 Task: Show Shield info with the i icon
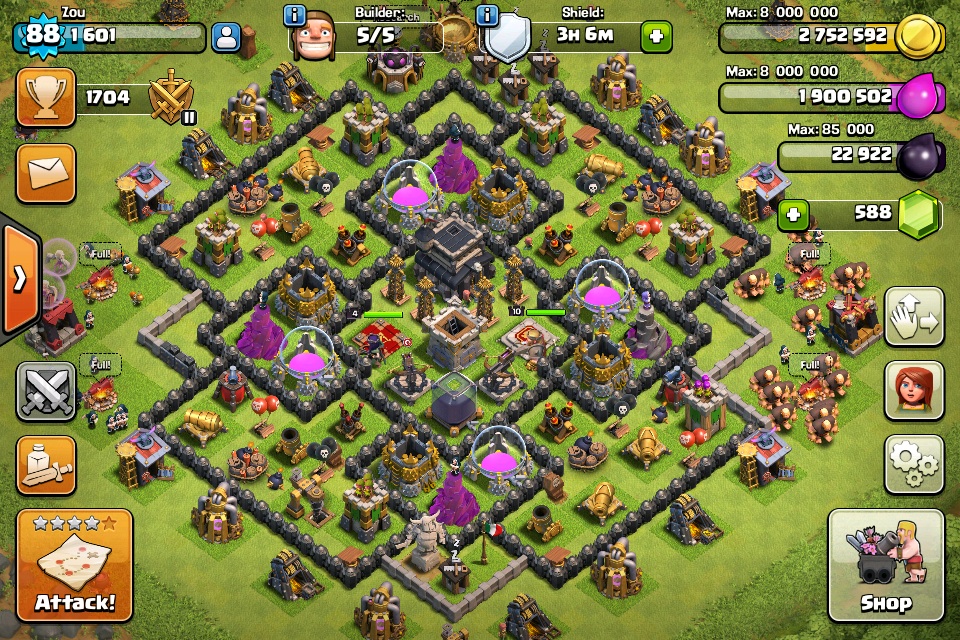click(x=488, y=15)
